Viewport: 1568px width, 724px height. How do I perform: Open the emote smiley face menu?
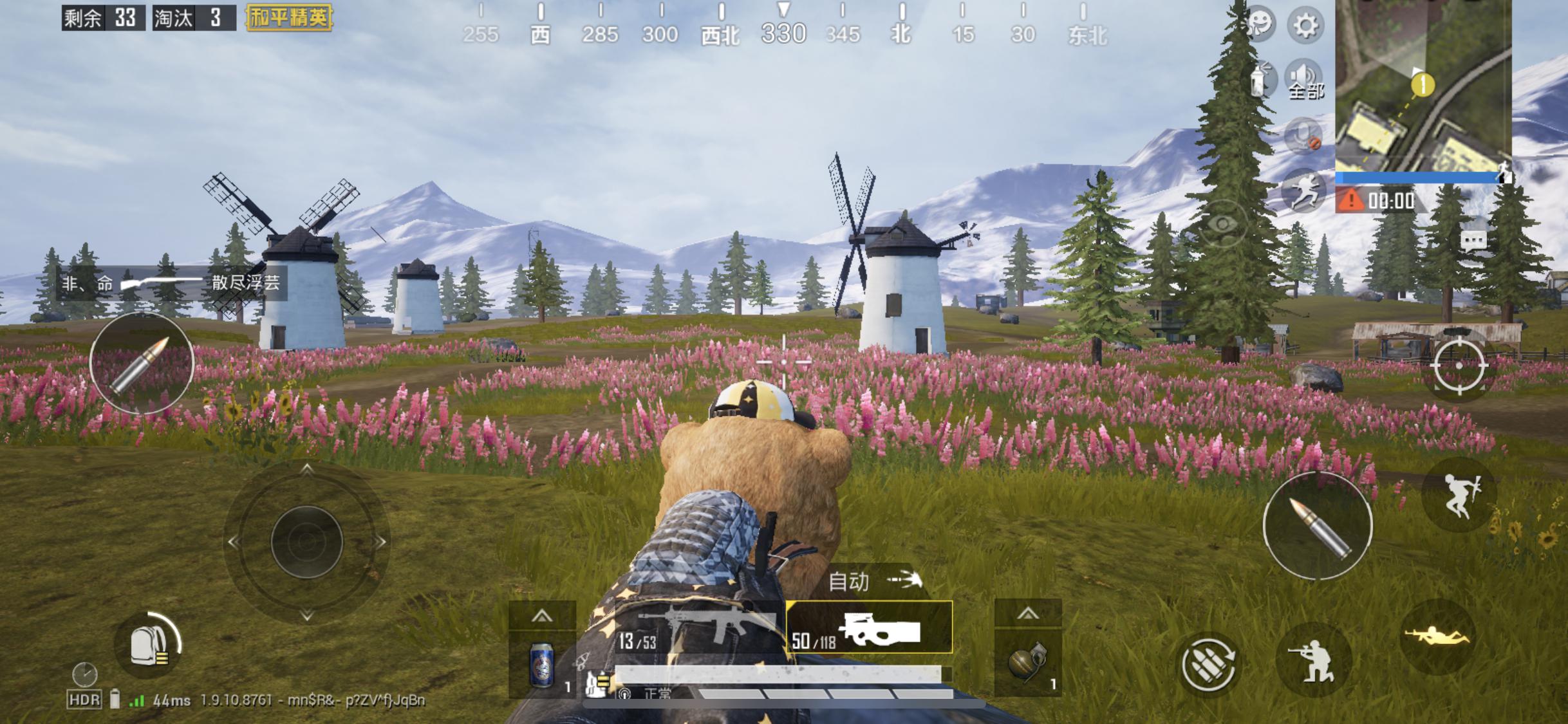click(x=1259, y=24)
